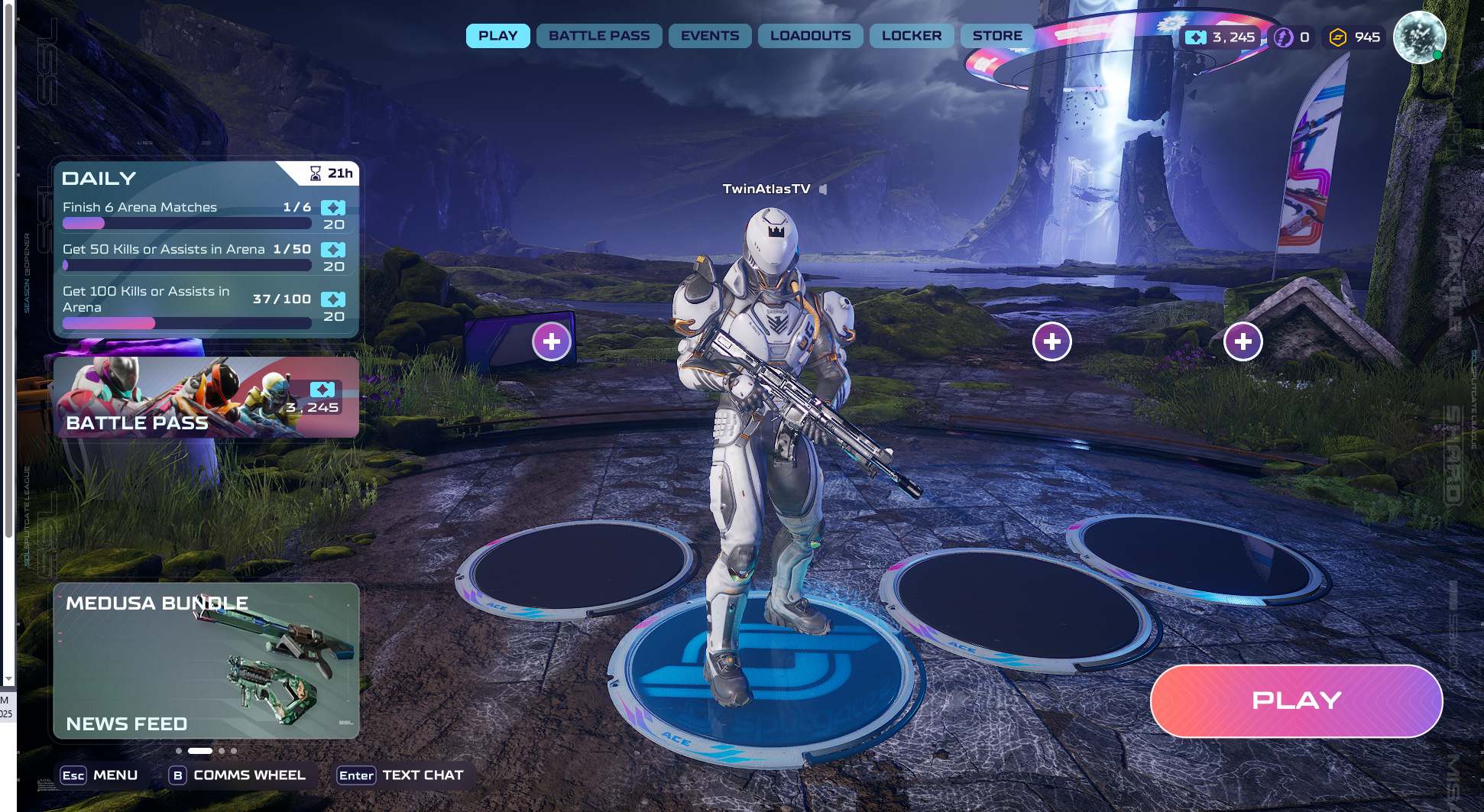
Task: View the Medusa Bundle news feed card
Action: (x=206, y=661)
